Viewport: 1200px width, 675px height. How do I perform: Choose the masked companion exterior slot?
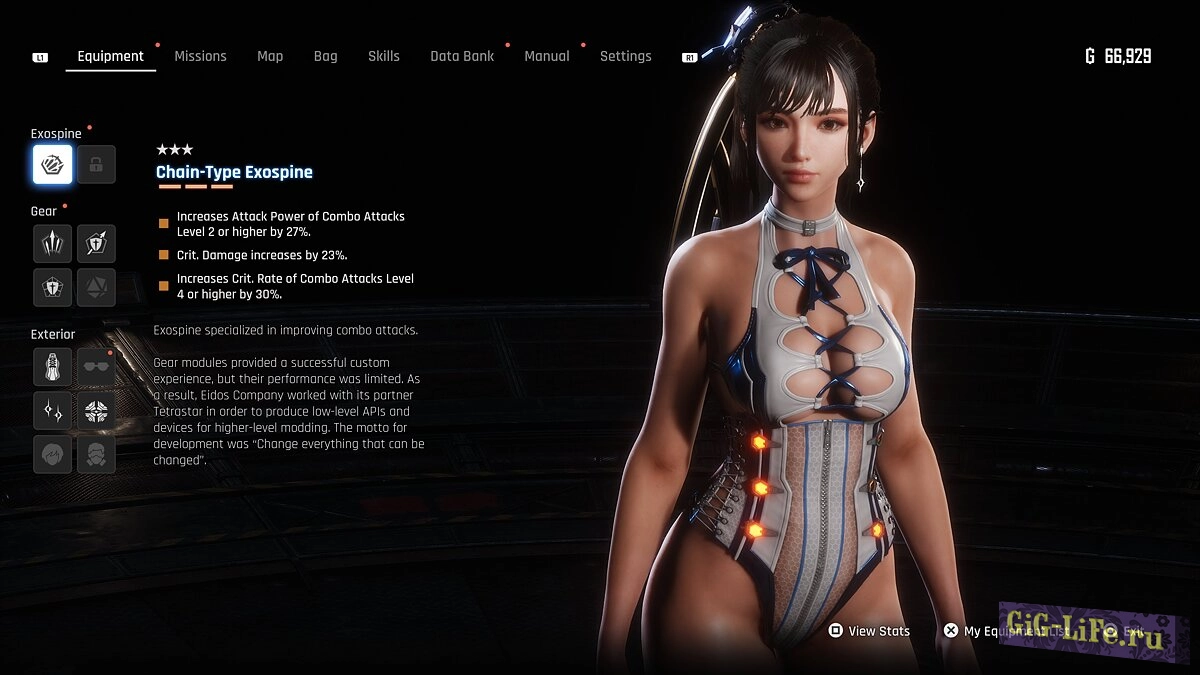pos(96,454)
